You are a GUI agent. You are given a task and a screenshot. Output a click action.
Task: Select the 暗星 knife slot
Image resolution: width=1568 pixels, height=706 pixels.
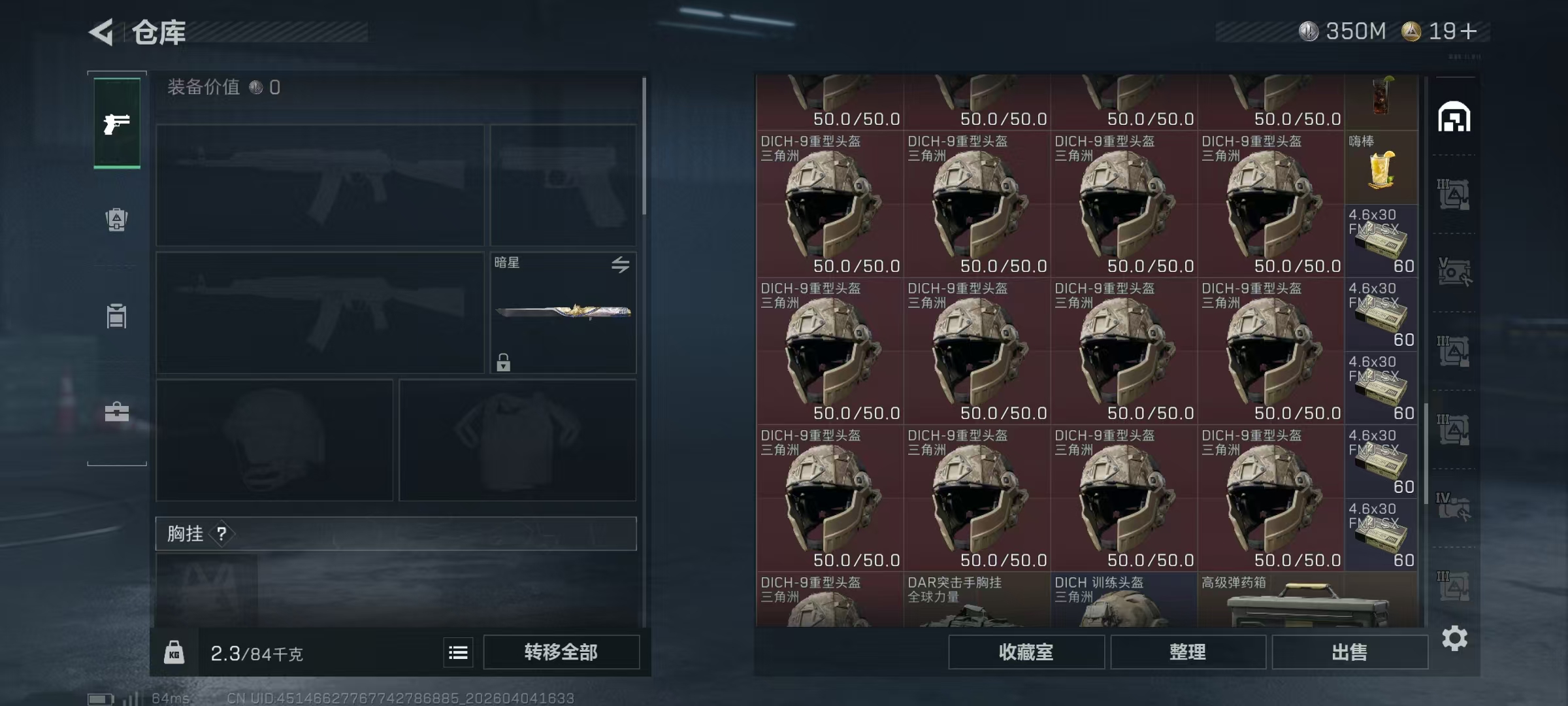pos(563,312)
